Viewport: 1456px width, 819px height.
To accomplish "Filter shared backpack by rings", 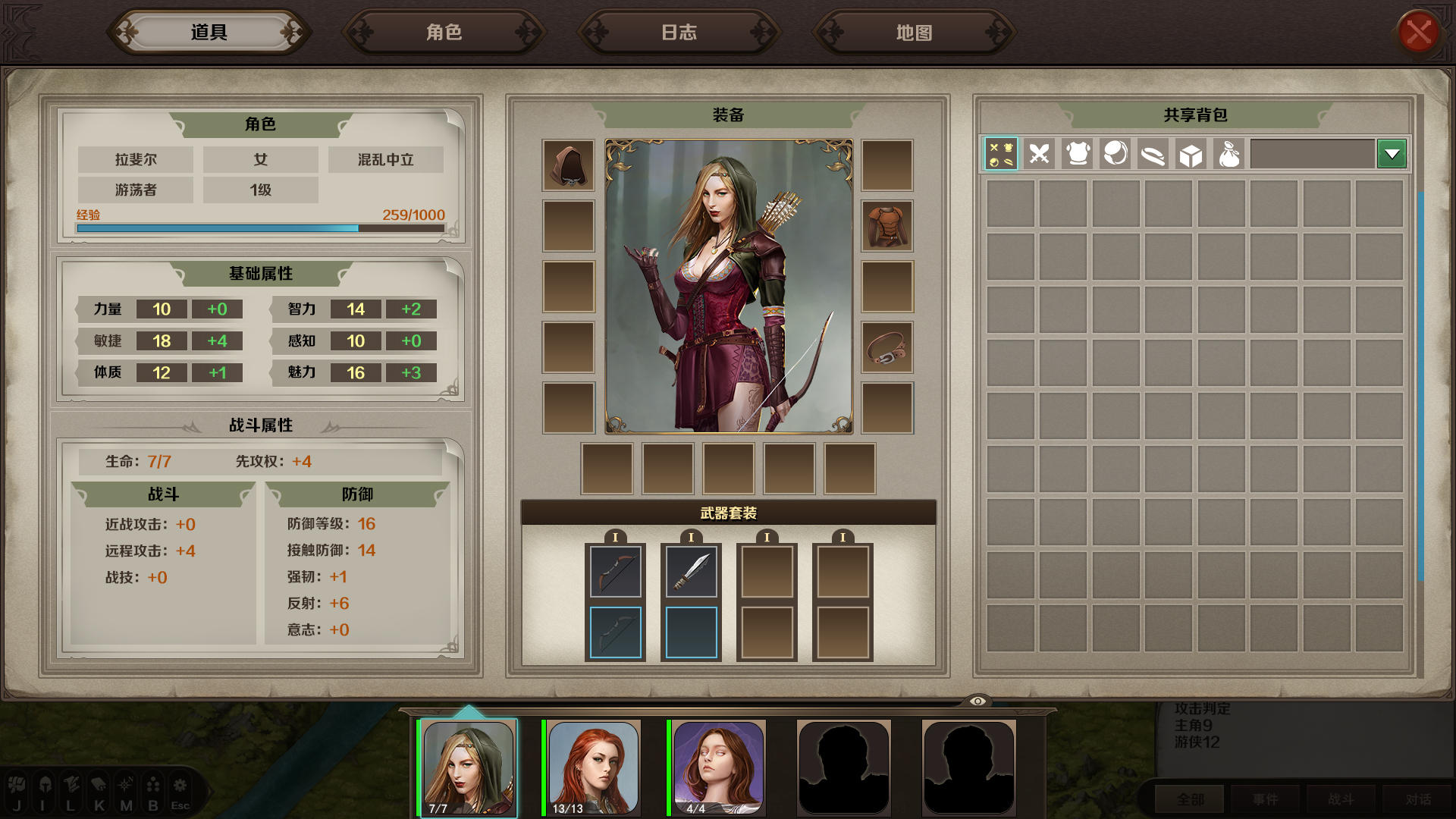I will click(1115, 154).
